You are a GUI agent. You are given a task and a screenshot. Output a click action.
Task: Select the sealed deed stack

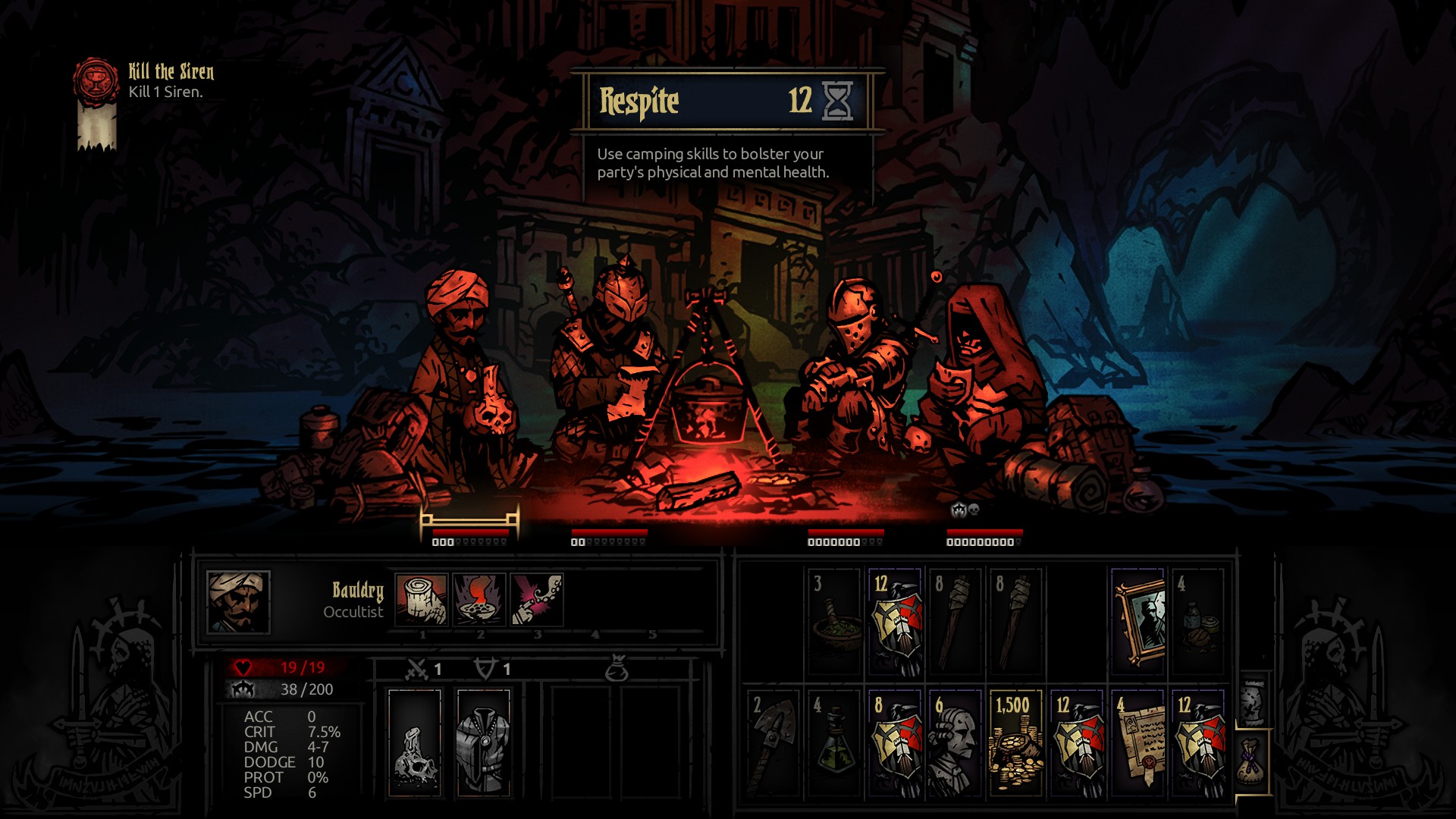(1137, 743)
